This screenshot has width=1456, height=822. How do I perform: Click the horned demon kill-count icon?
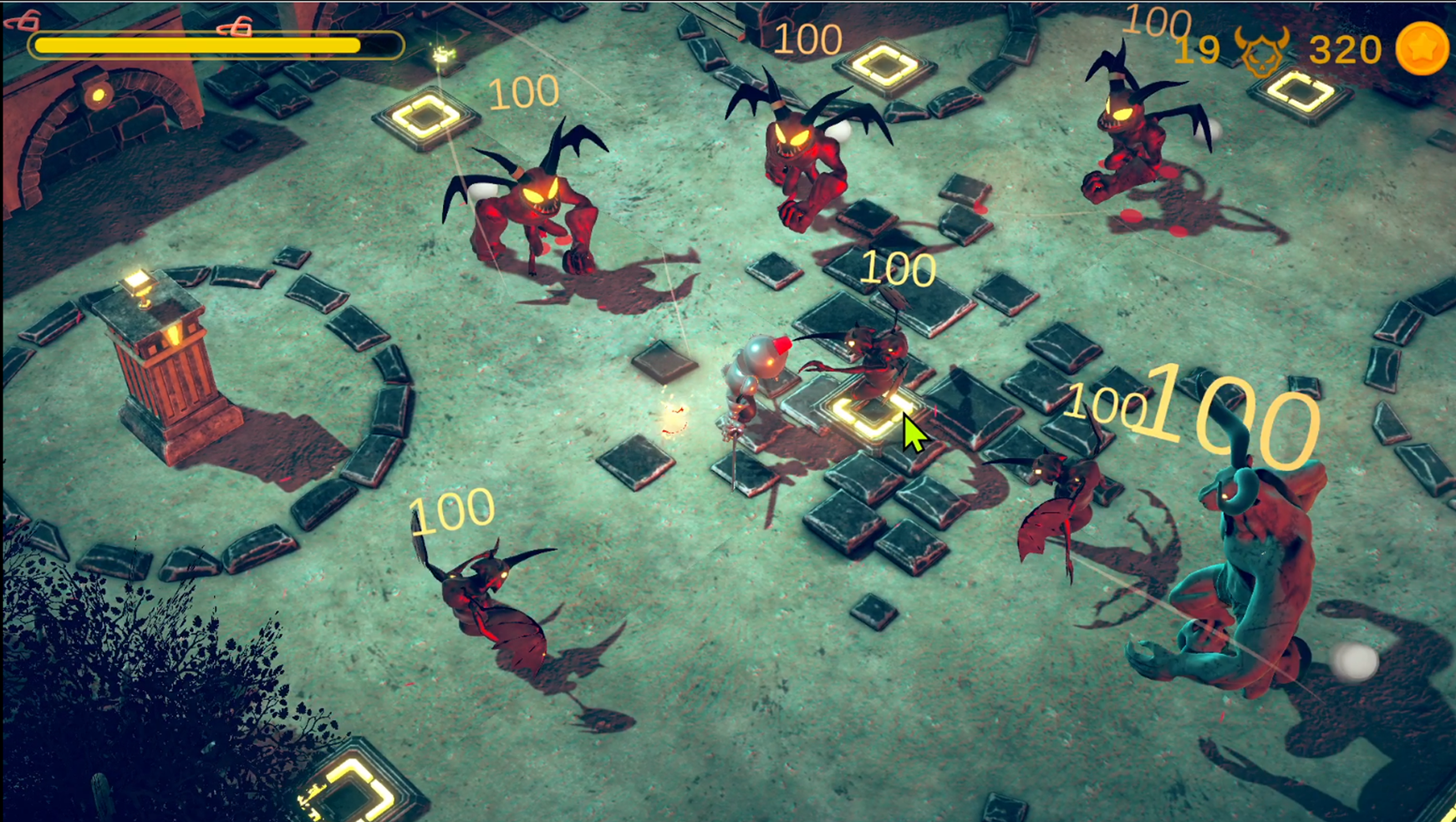pos(1261,50)
